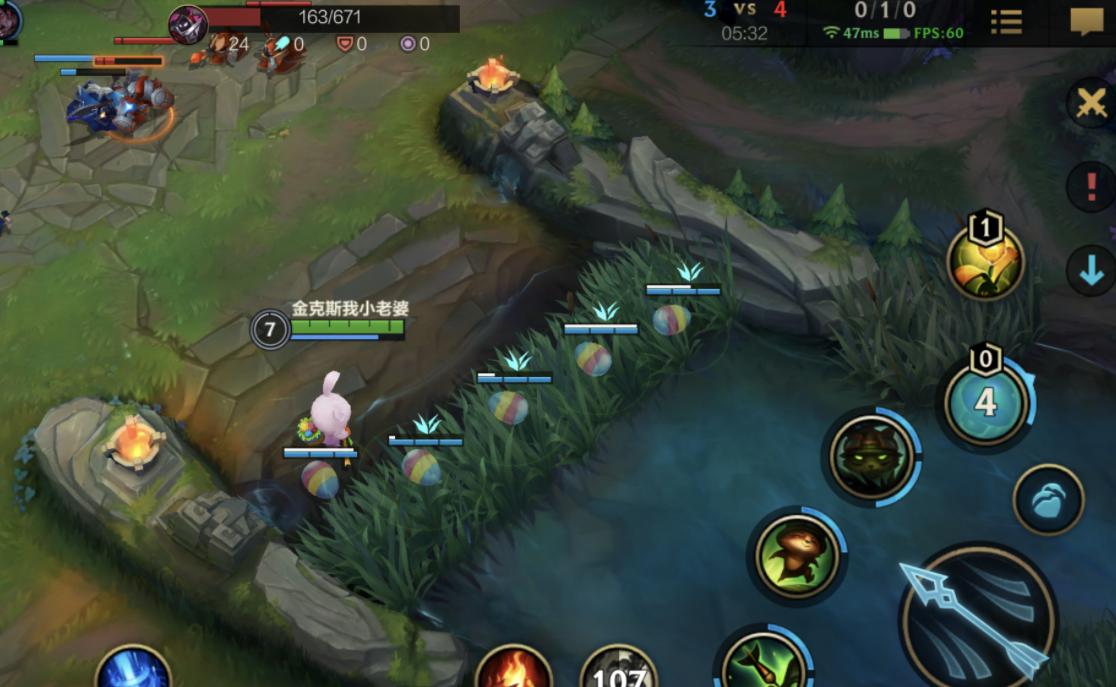Tap the summoner spell showing 107 cooldown
This screenshot has width=1116, height=687.
[x=619, y=669]
